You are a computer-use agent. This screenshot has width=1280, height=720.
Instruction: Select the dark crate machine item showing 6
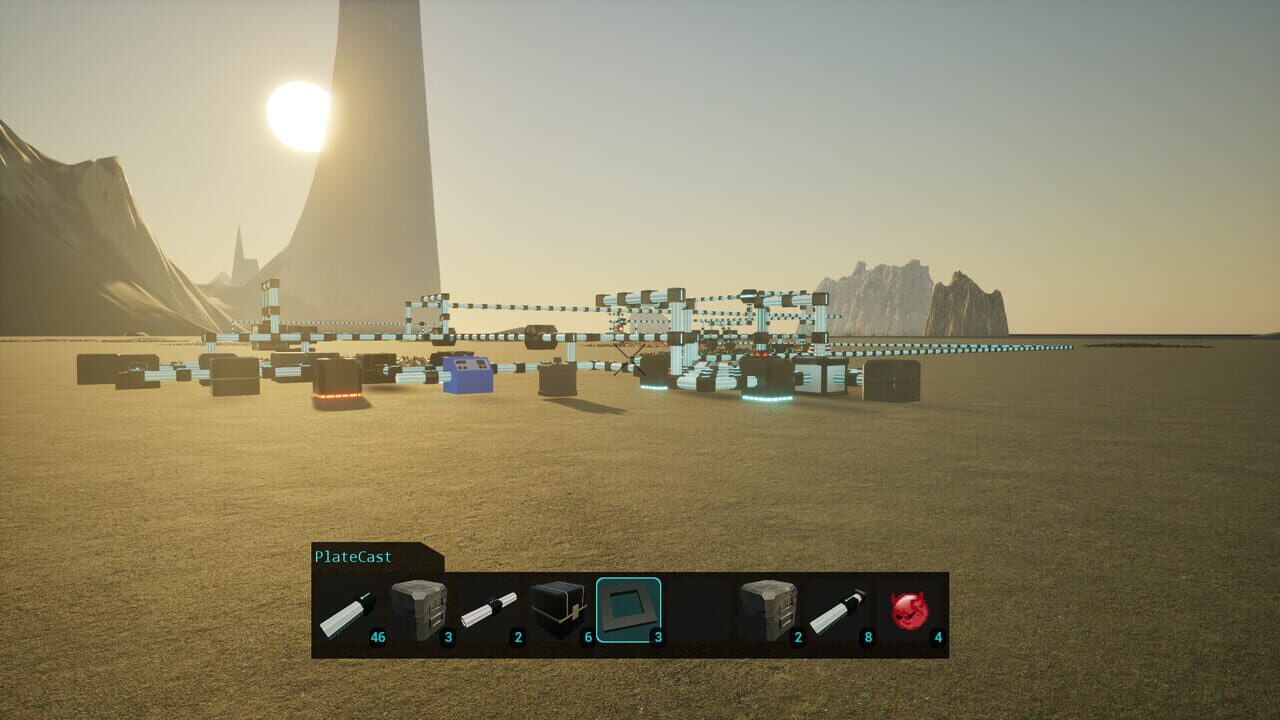558,608
